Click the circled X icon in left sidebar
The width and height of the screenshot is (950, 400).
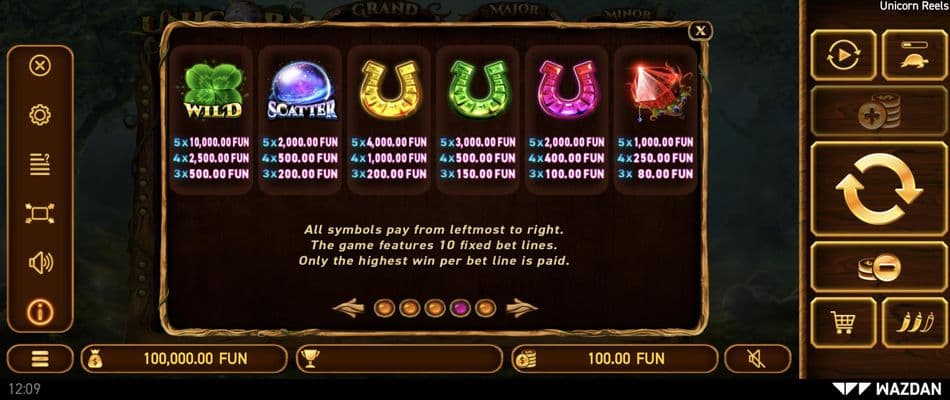[40, 66]
